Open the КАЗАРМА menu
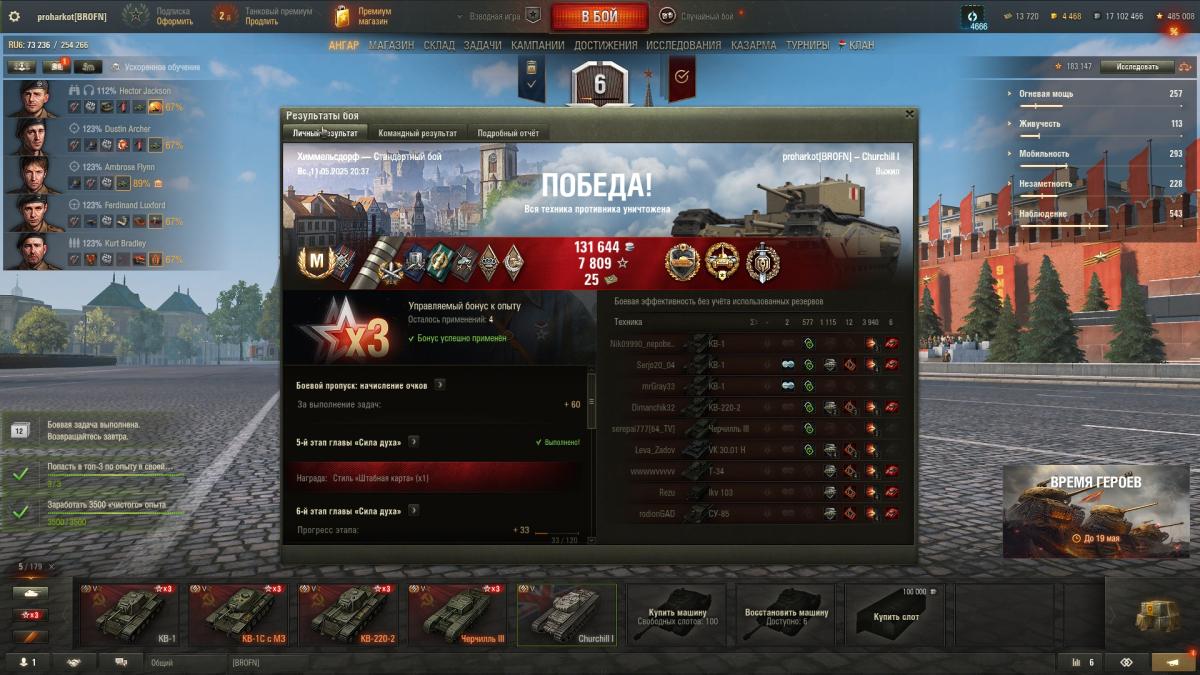 click(753, 45)
